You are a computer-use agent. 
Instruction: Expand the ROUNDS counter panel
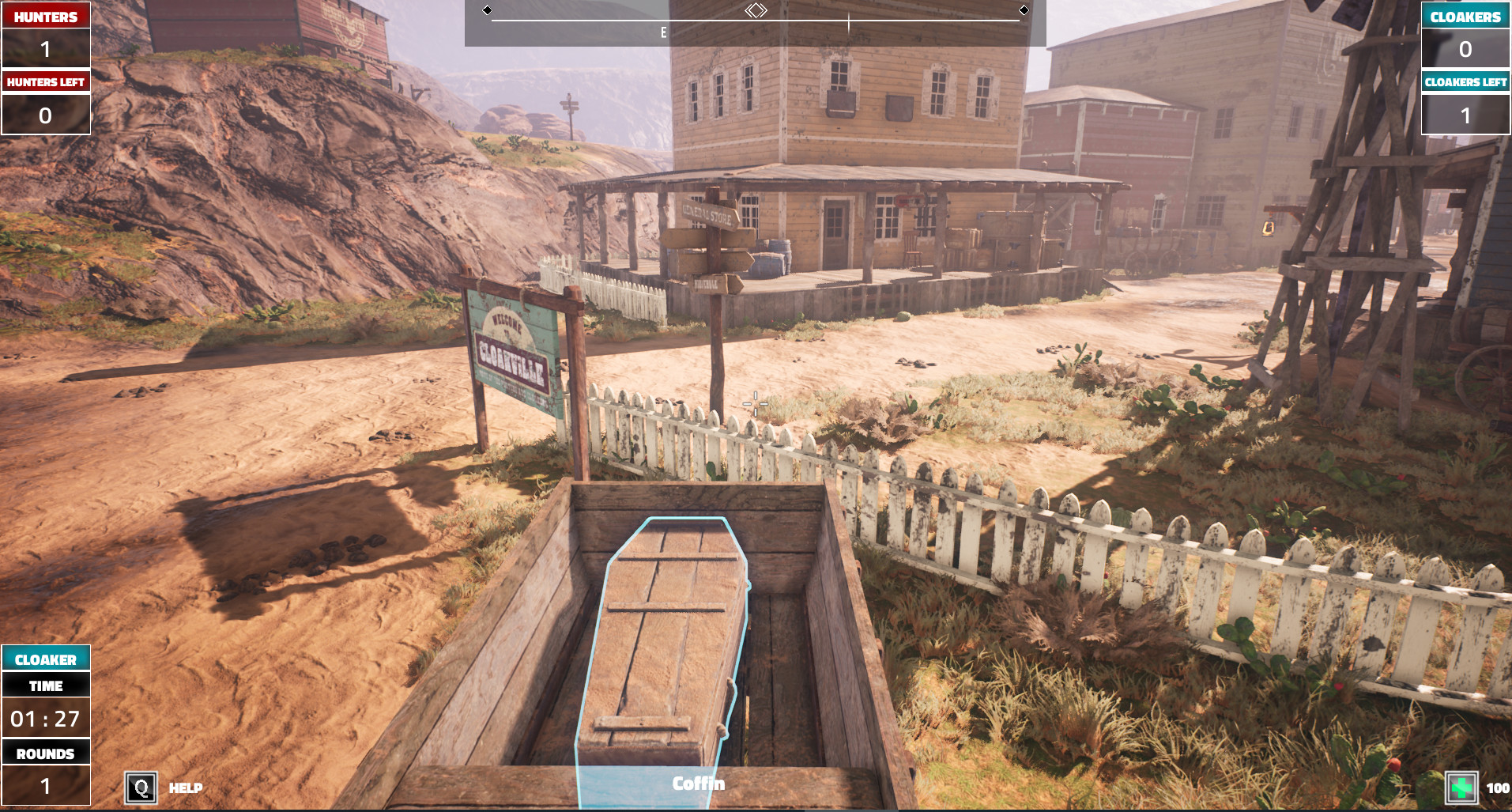[45, 753]
